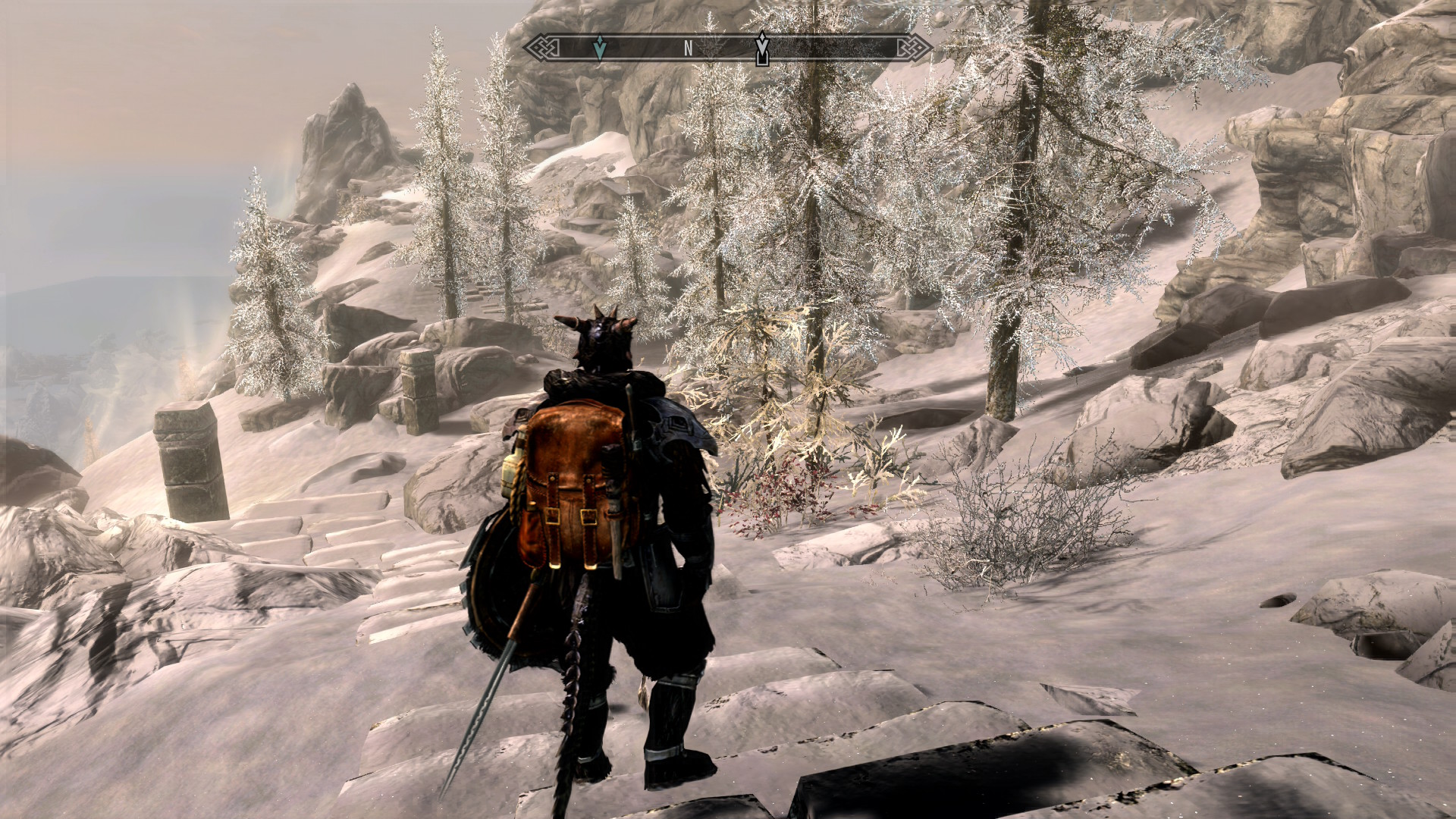This screenshot has height=819, width=1456.
Task: Select the white quest marker with door
Action: pyautogui.click(x=762, y=49)
